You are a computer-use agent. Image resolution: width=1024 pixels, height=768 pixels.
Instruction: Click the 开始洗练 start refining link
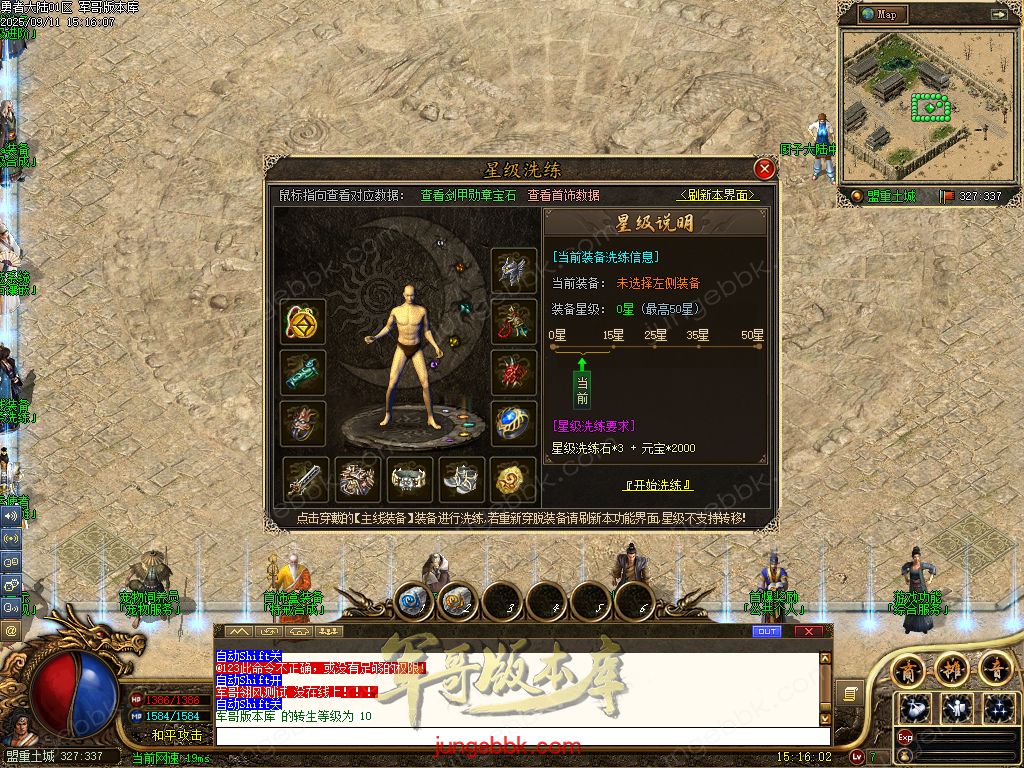click(657, 485)
